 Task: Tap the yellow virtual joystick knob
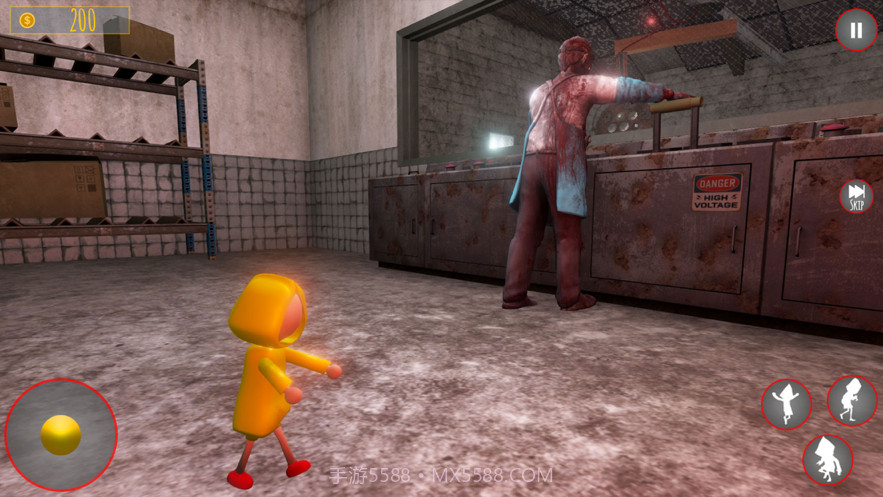click(x=61, y=435)
